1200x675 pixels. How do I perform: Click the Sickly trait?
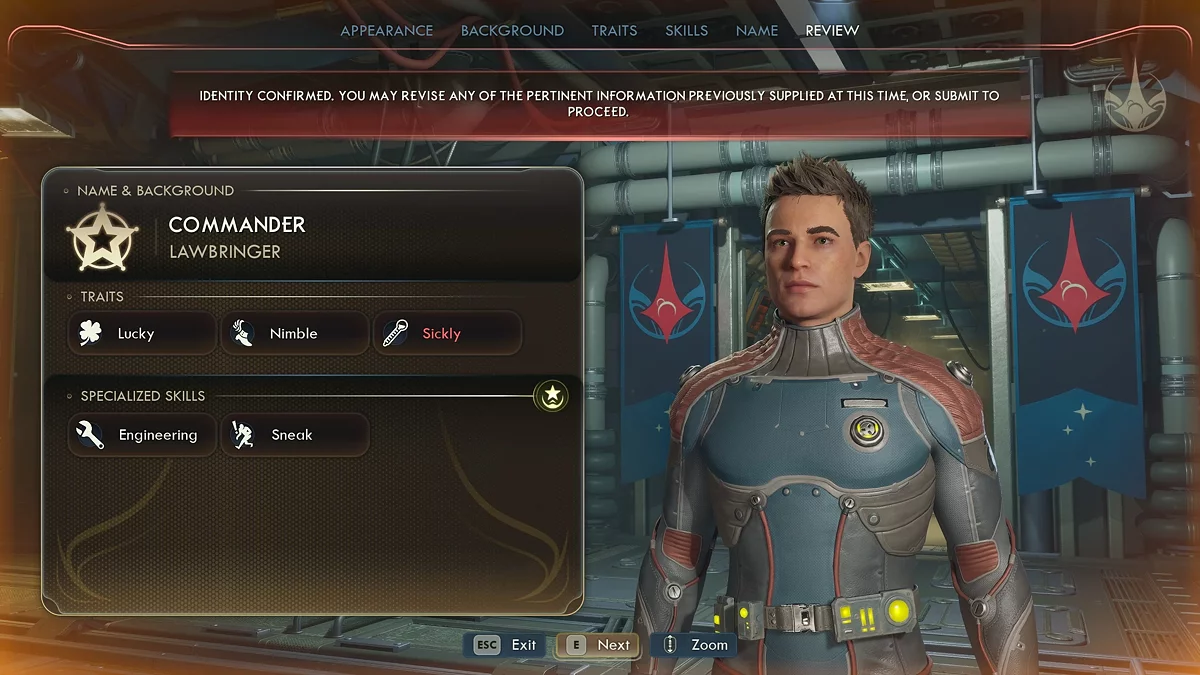point(447,334)
